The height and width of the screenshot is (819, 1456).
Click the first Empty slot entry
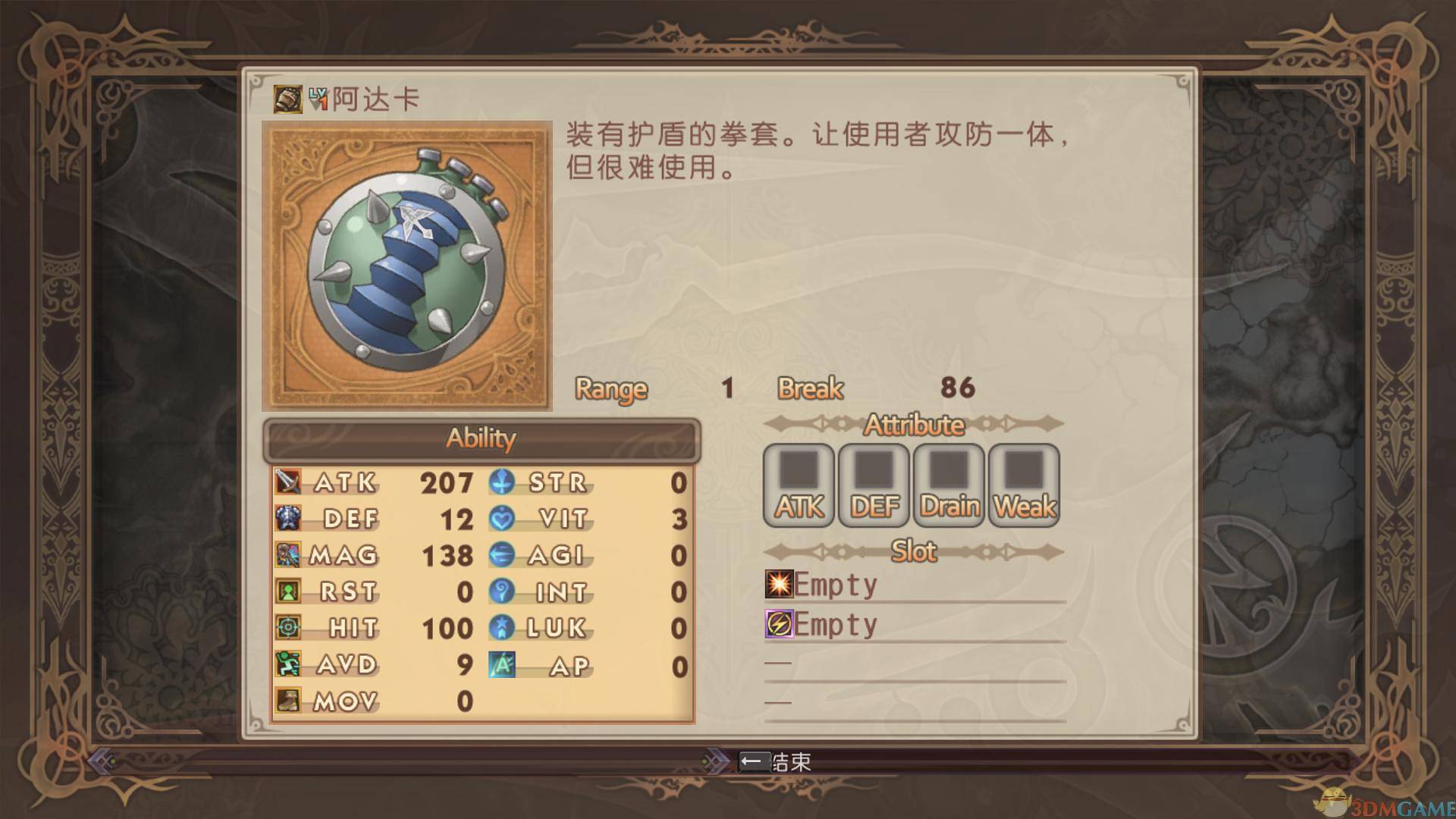[833, 583]
